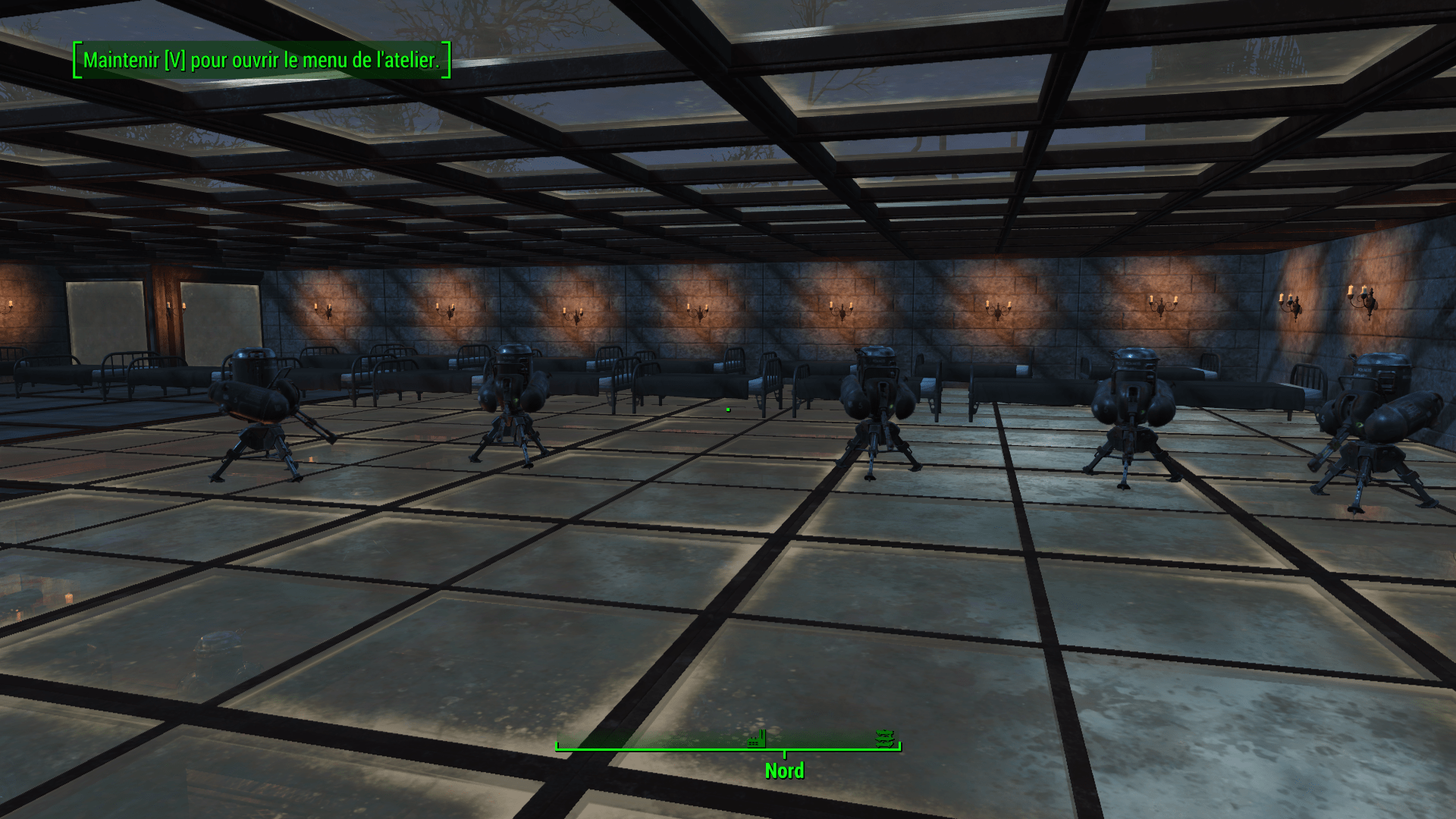Click the factory marker on the compass
1456x819 pixels.
[x=755, y=739]
